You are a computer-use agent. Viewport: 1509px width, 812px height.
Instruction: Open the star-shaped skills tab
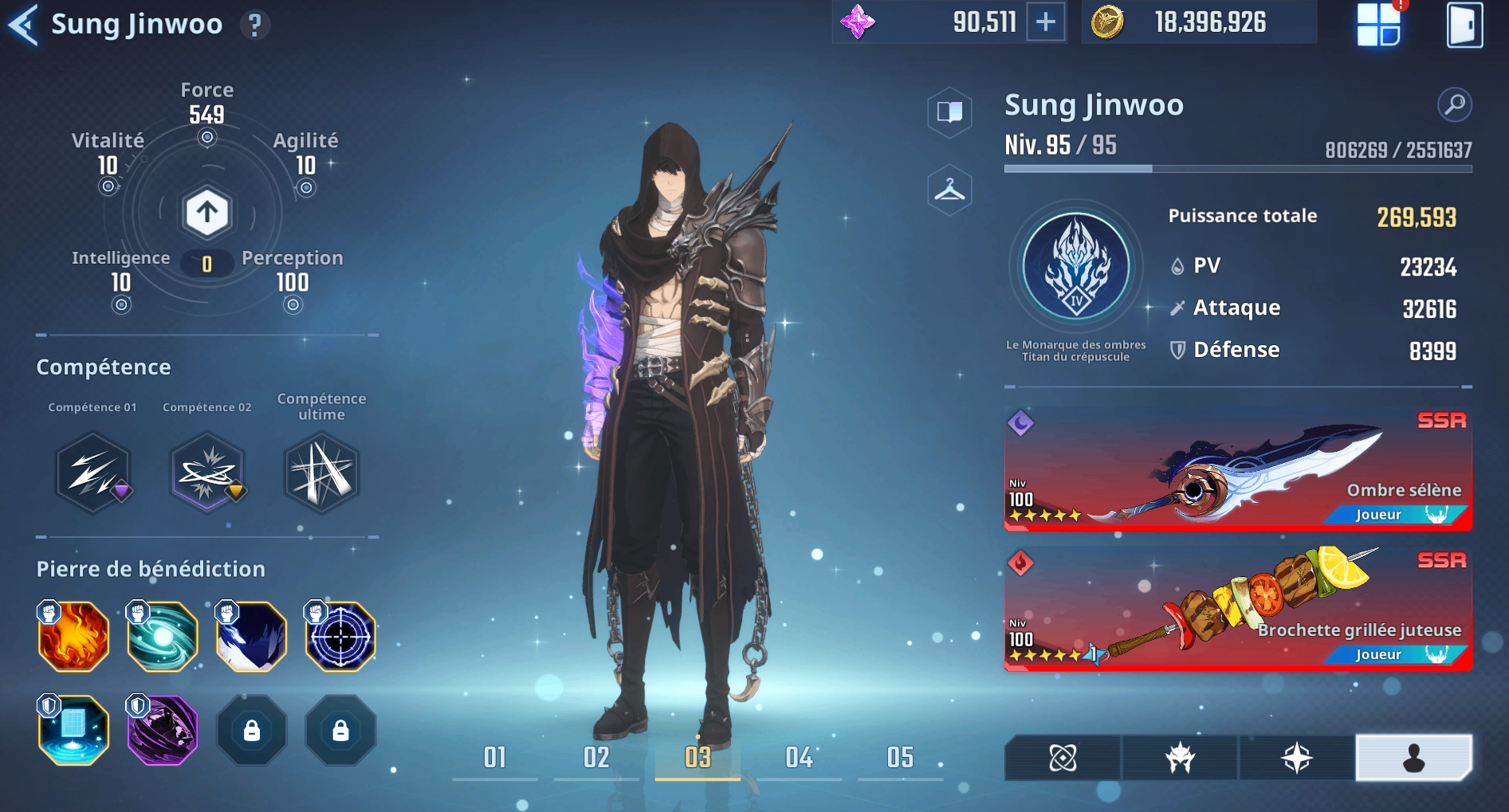click(x=1295, y=758)
